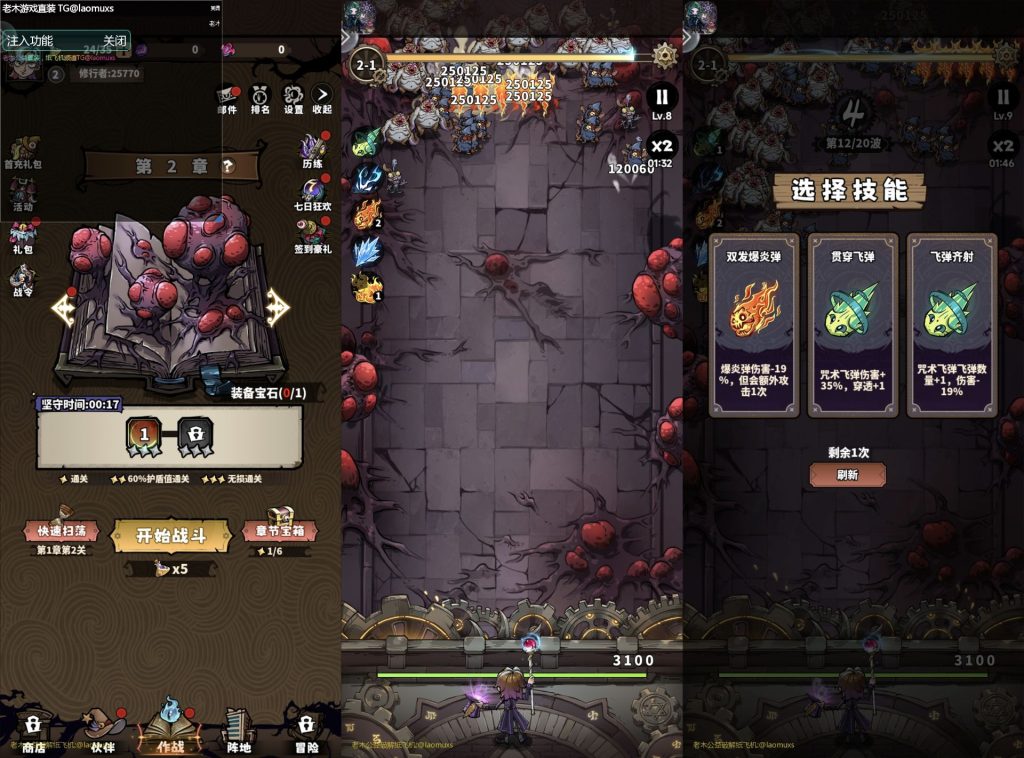Claim the 签到豪礼 sign-in gift
Image resolution: width=1024 pixels, height=758 pixels.
pyautogui.click(x=312, y=236)
